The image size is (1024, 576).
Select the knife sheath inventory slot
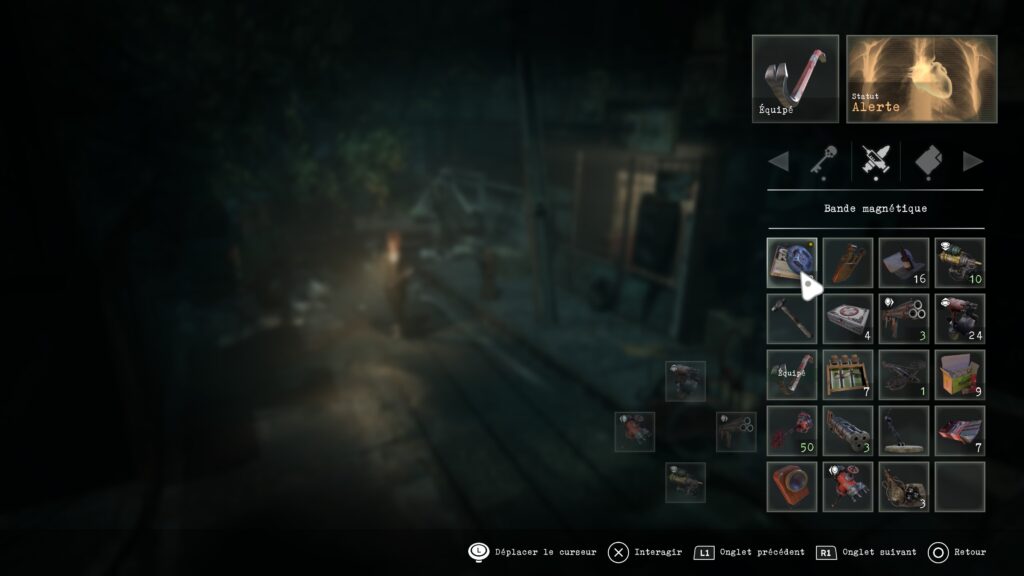pyautogui.click(x=848, y=263)
